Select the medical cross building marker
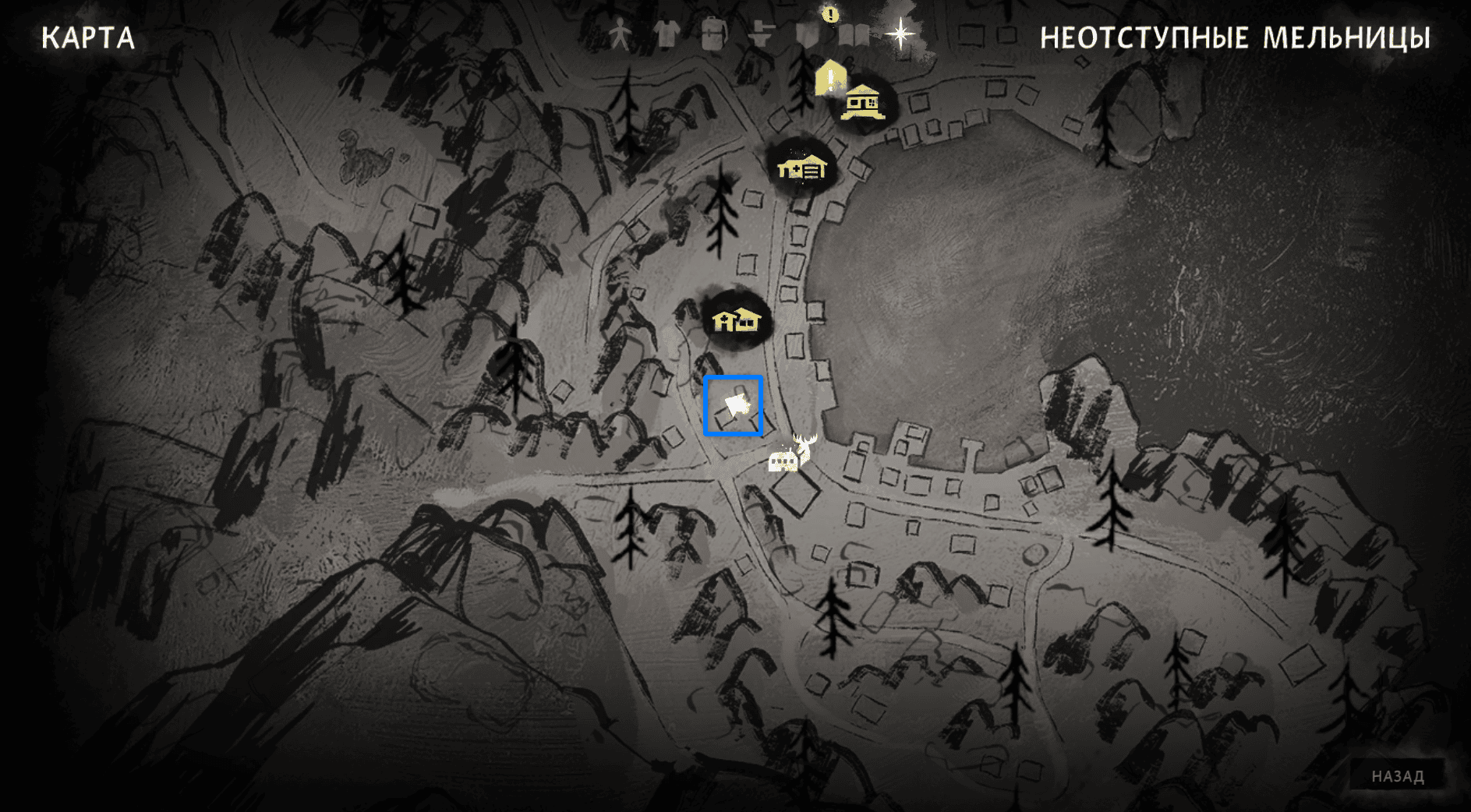This screenshot has width=1471, height=812. click(x=802, y=167)
